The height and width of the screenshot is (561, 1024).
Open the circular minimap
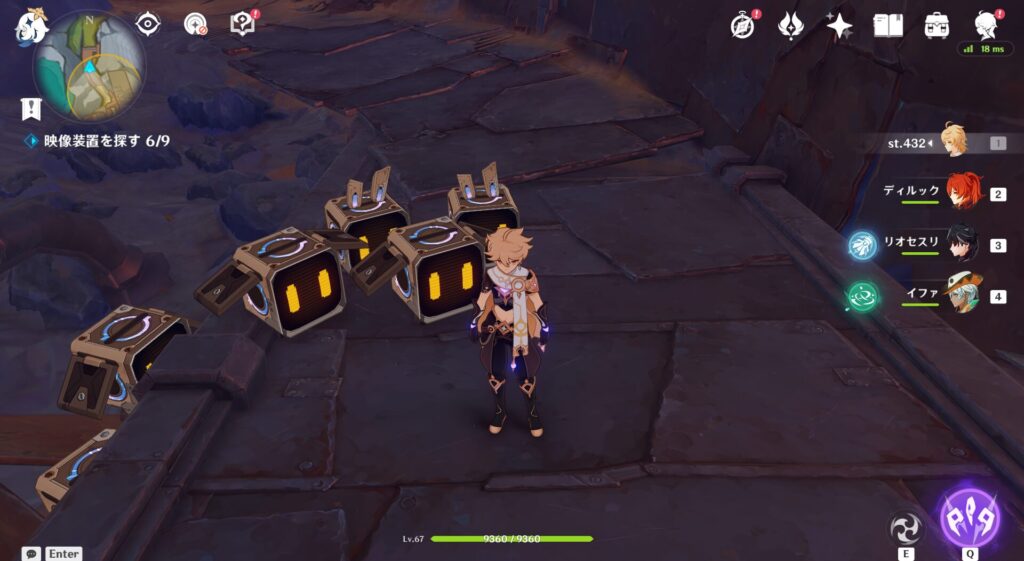pos(90,67)
